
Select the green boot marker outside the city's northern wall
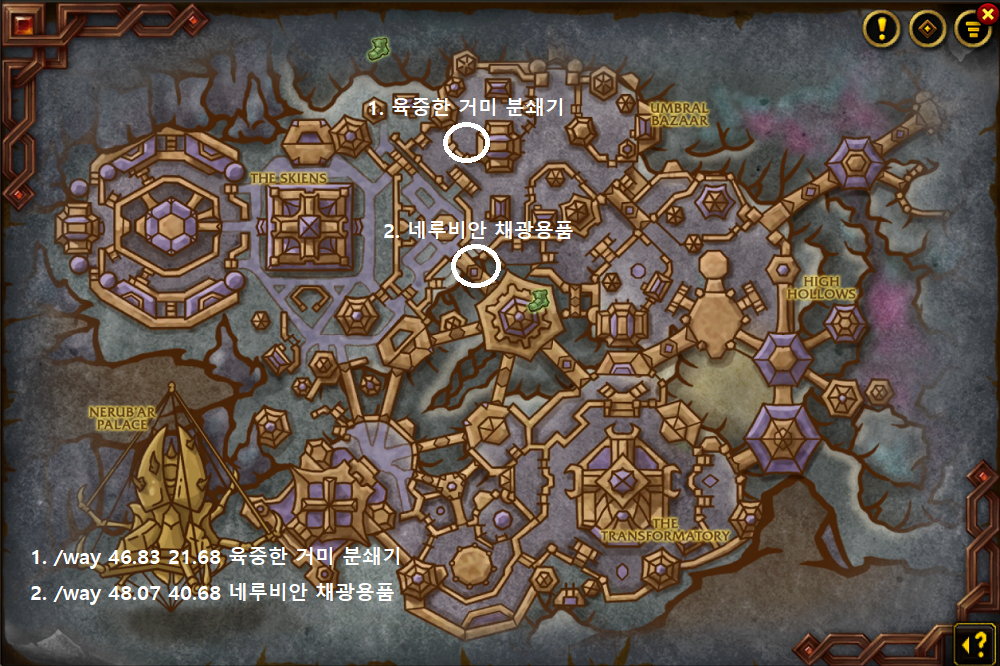[x=379, y=46]
